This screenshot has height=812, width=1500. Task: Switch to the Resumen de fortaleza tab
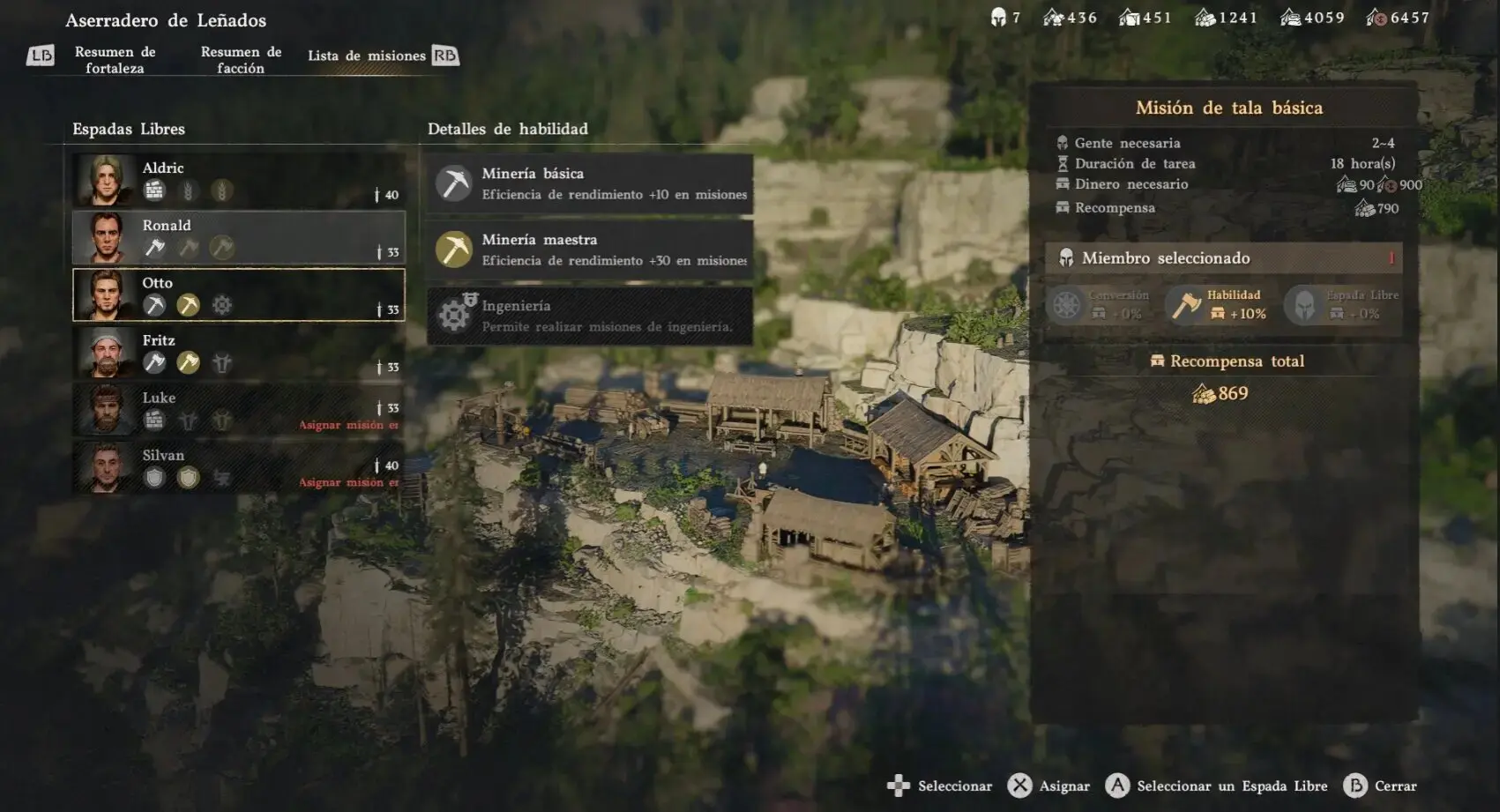click(x=115, y=60)
